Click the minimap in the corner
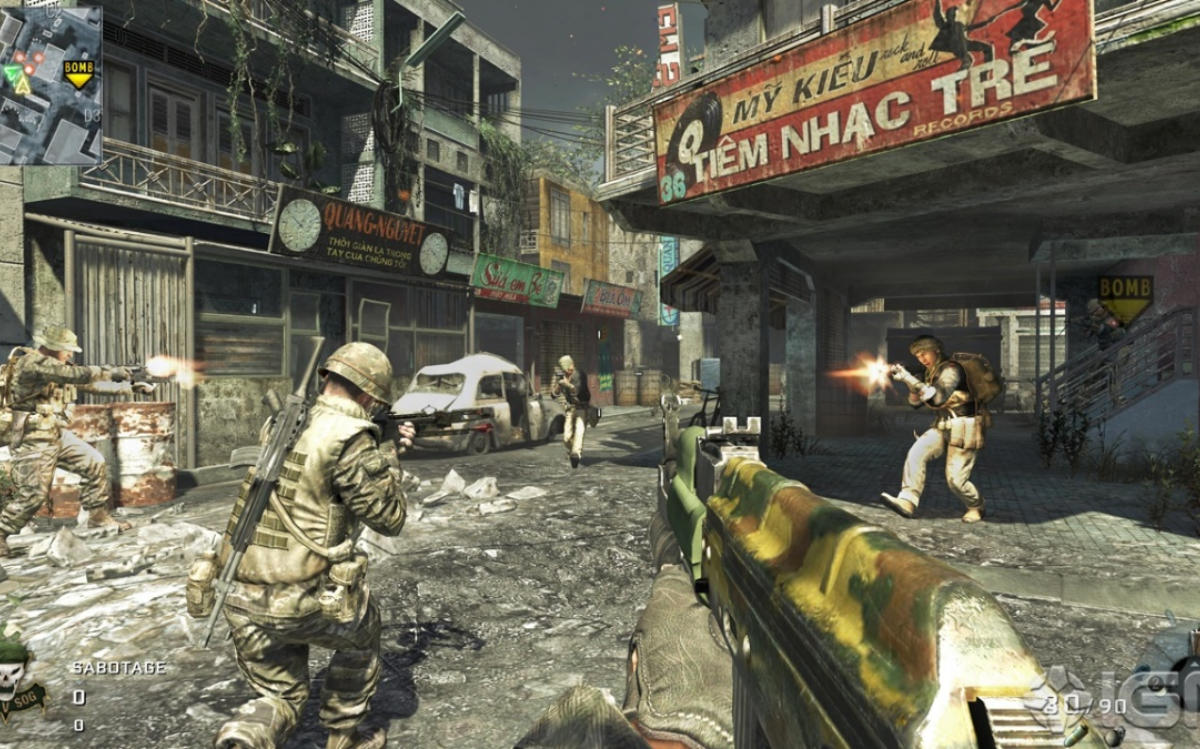This screenshot has width=1200, height=749. (x=50, y=84)
